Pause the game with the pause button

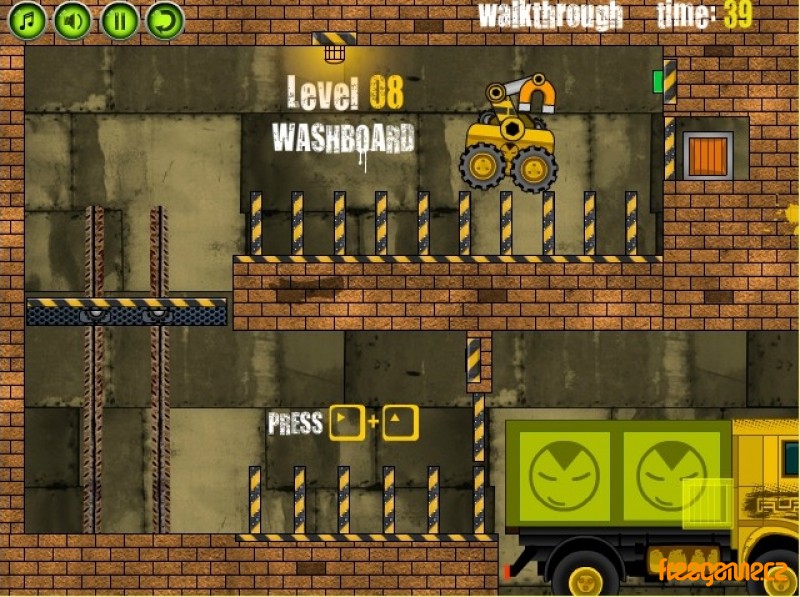(x=119, y=20)
